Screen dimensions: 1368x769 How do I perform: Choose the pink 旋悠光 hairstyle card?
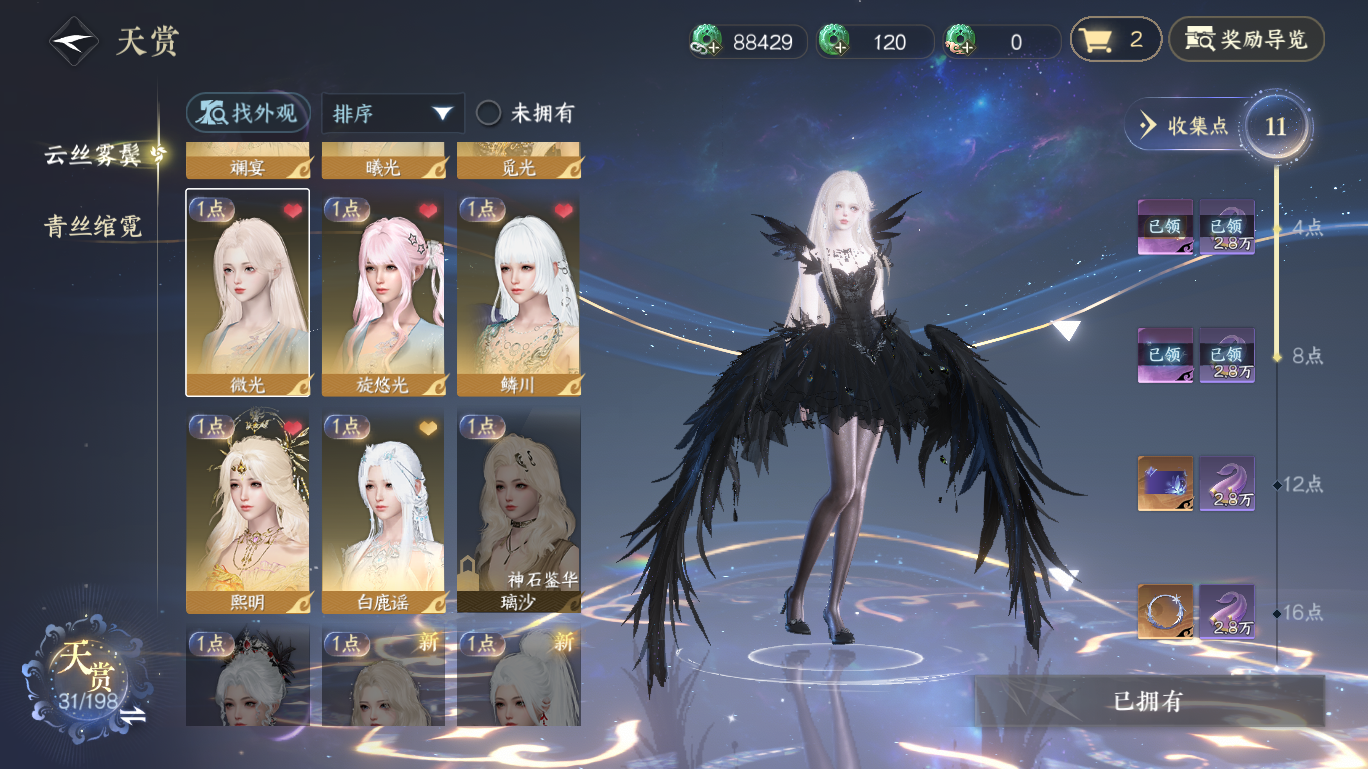383,292
